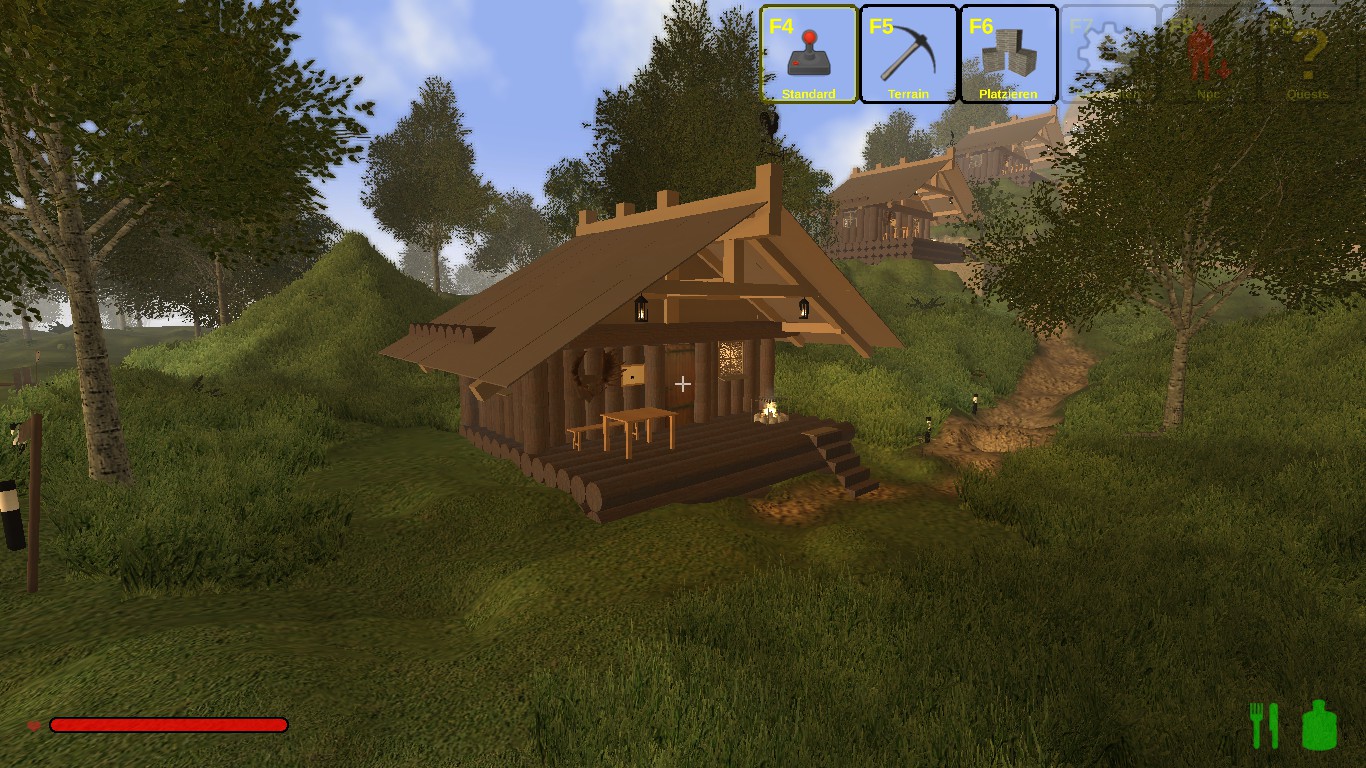Activate the Platzieren block placement mode
1366x768 pixels.
click(x=1008, y=54)
